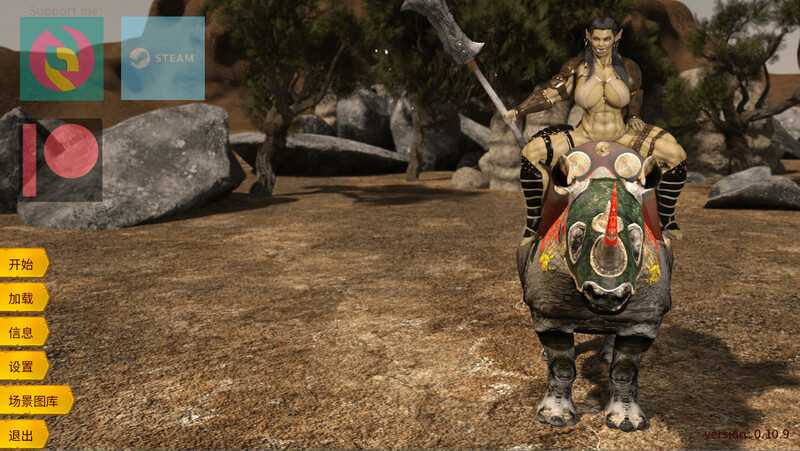Open the 加载 load menu

click(x=22, y=298)
